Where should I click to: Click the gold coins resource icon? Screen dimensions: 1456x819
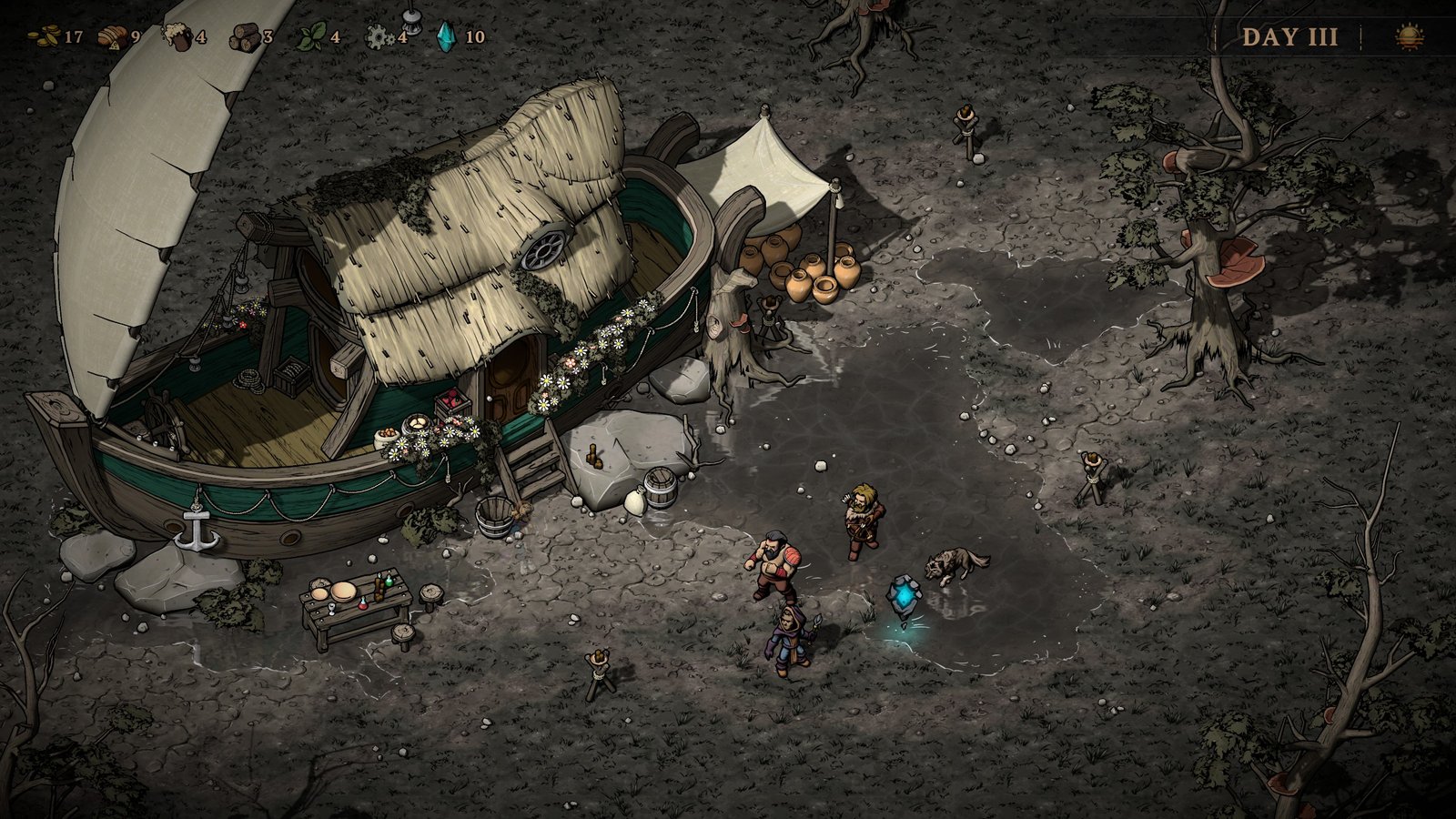[44, 37]
